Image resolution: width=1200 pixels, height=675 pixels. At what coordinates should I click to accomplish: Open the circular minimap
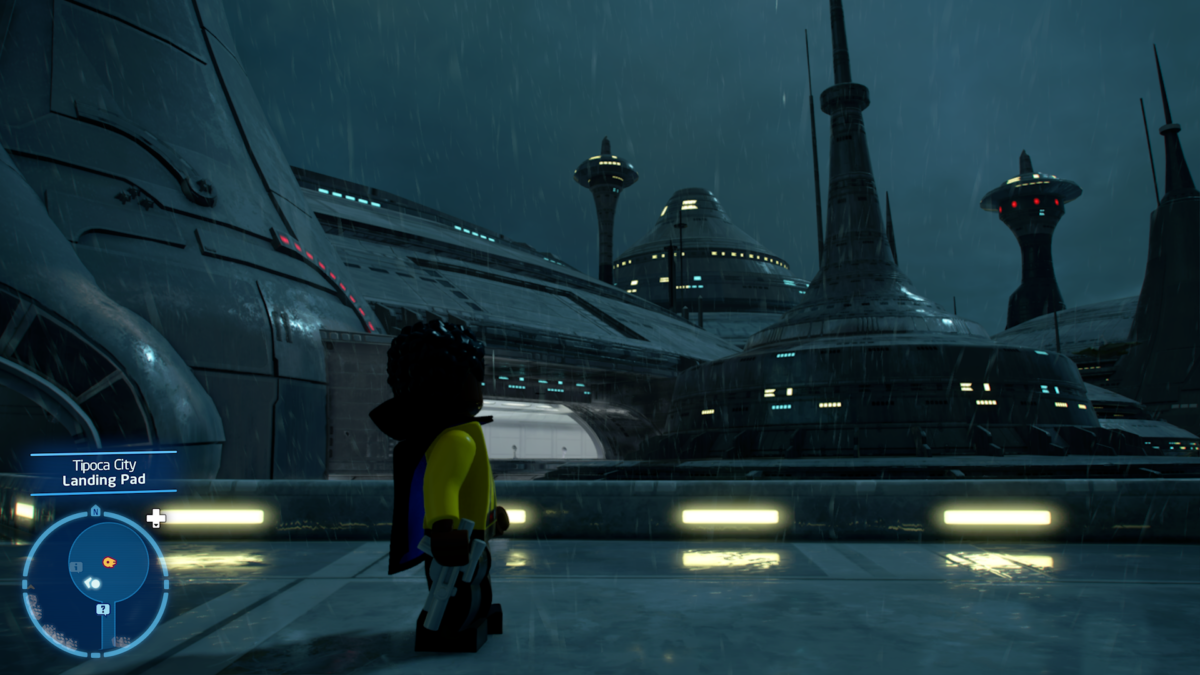tap(95, 582)
